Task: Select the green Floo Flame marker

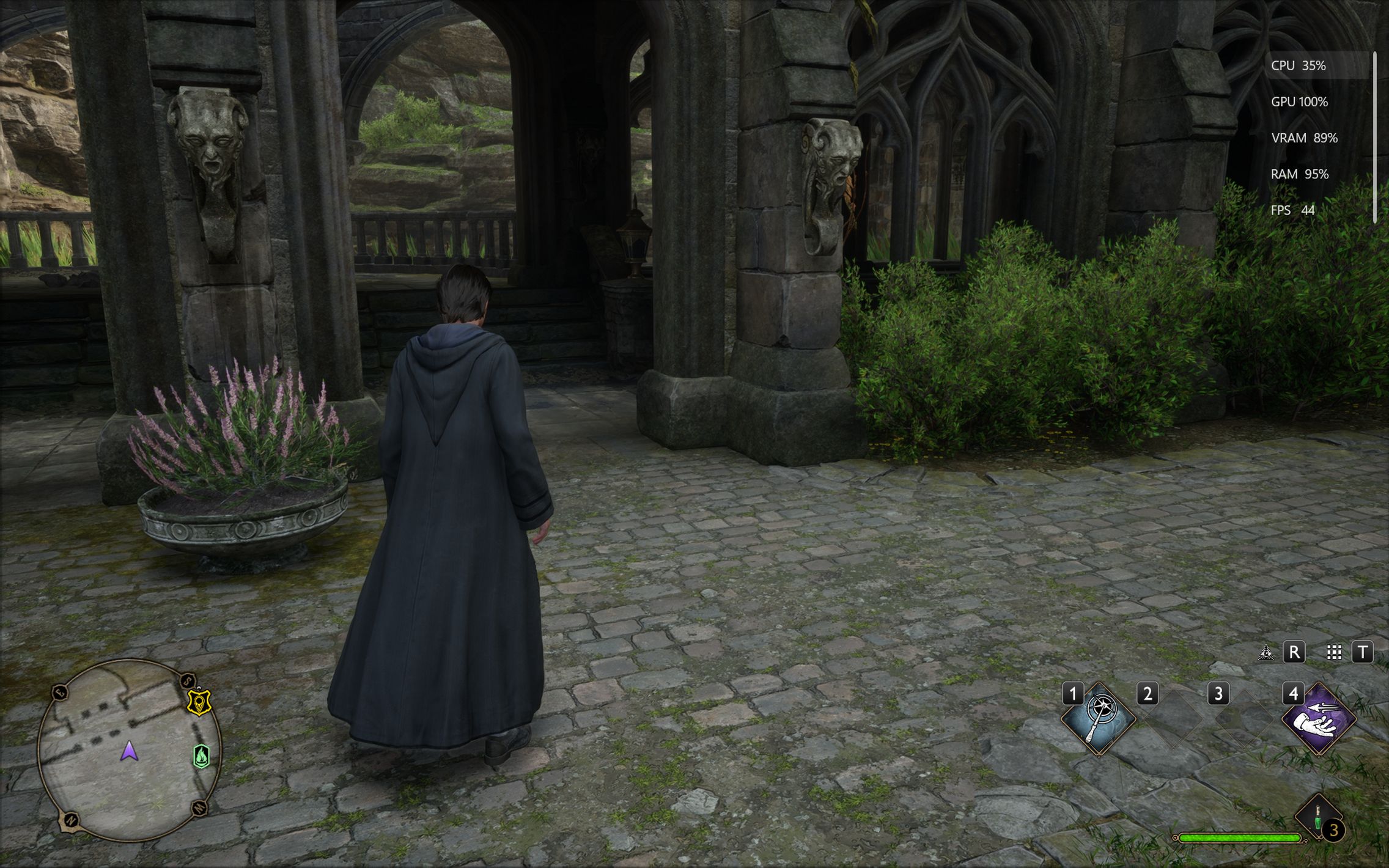Action: point(202,756)
